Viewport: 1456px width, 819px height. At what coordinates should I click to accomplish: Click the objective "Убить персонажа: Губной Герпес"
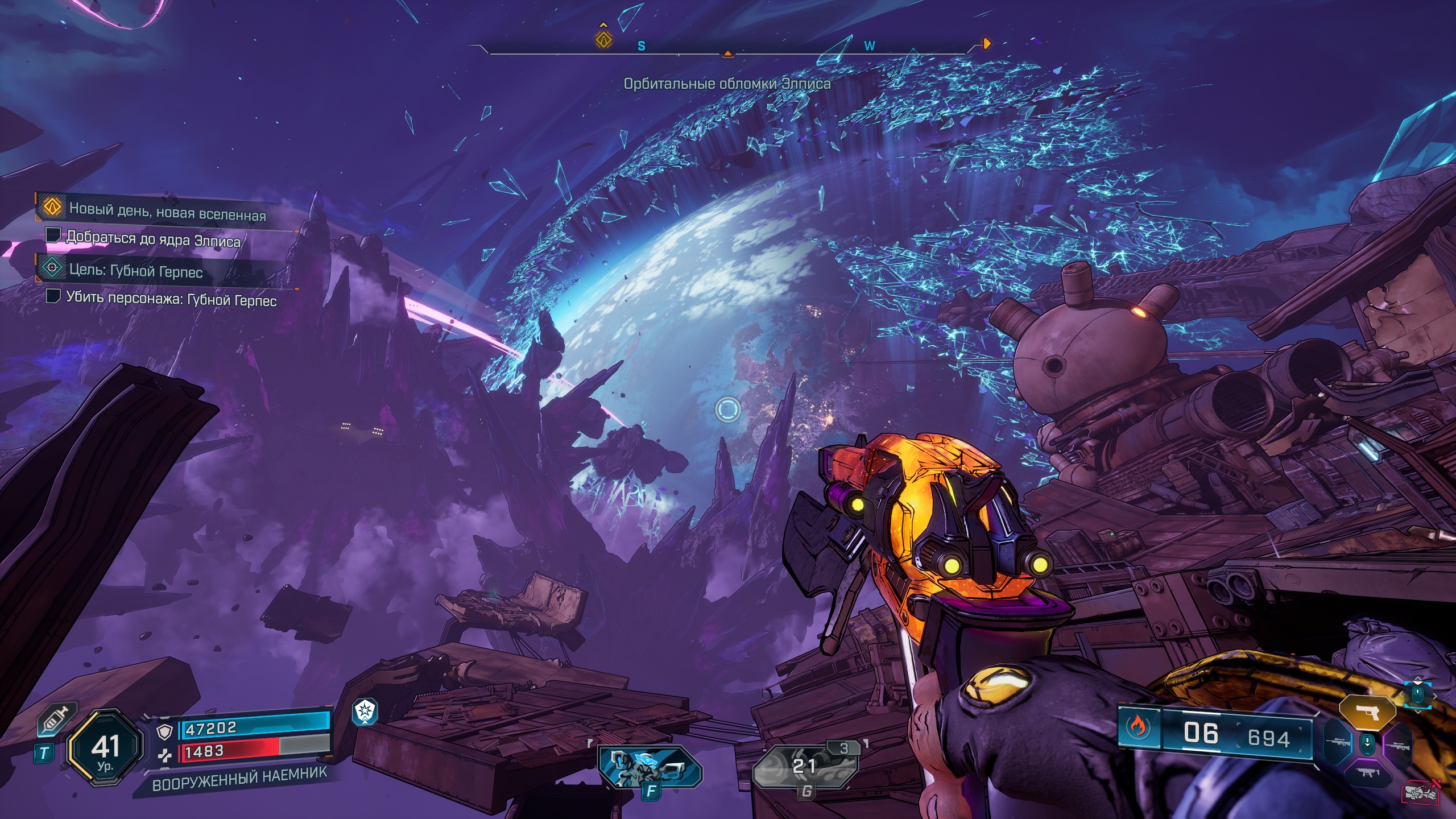tap(171, 299)
